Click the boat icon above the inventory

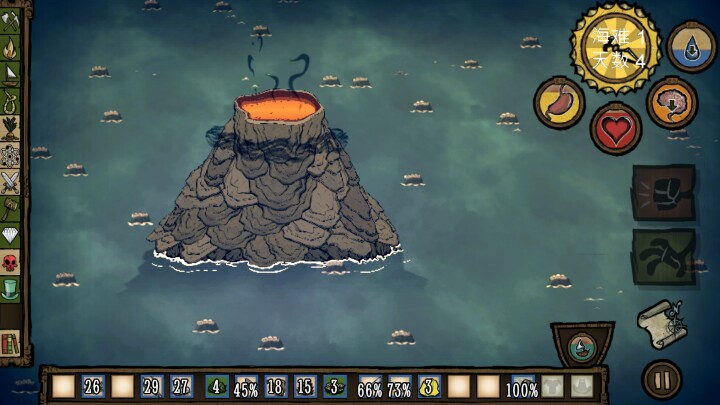tap(582, 347)
